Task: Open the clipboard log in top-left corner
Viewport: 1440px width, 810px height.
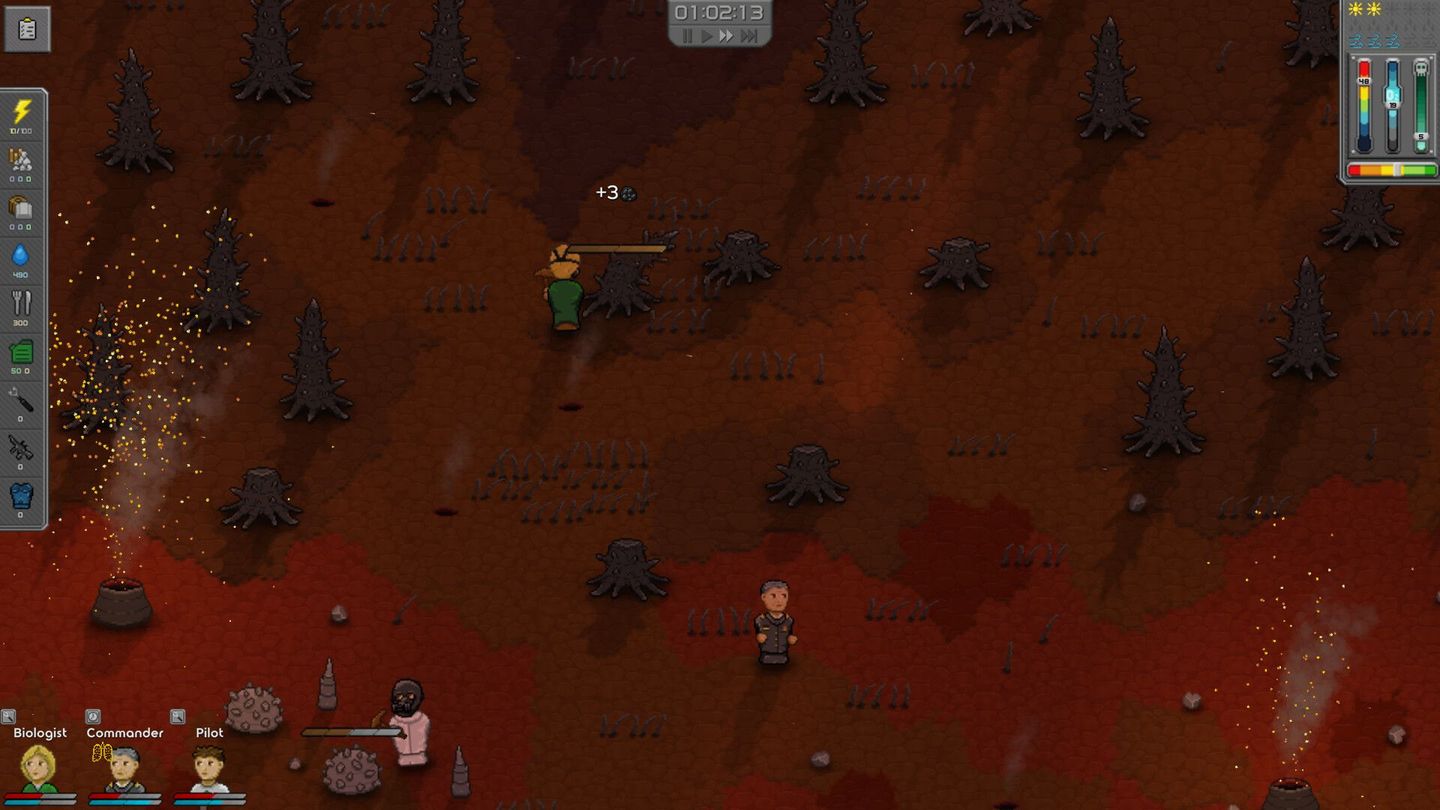Action: pos(26,28)
